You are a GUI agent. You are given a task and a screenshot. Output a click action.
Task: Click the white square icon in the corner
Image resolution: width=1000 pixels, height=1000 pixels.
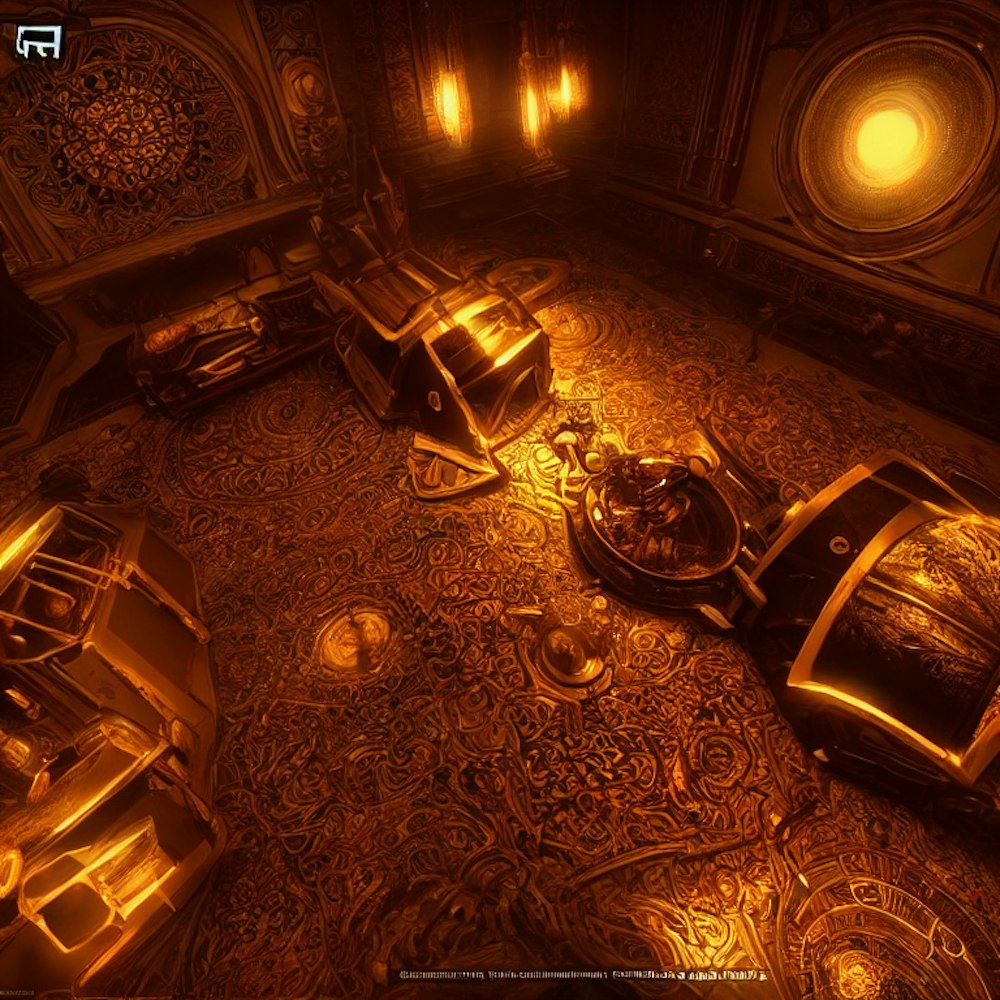click(39, 41)
